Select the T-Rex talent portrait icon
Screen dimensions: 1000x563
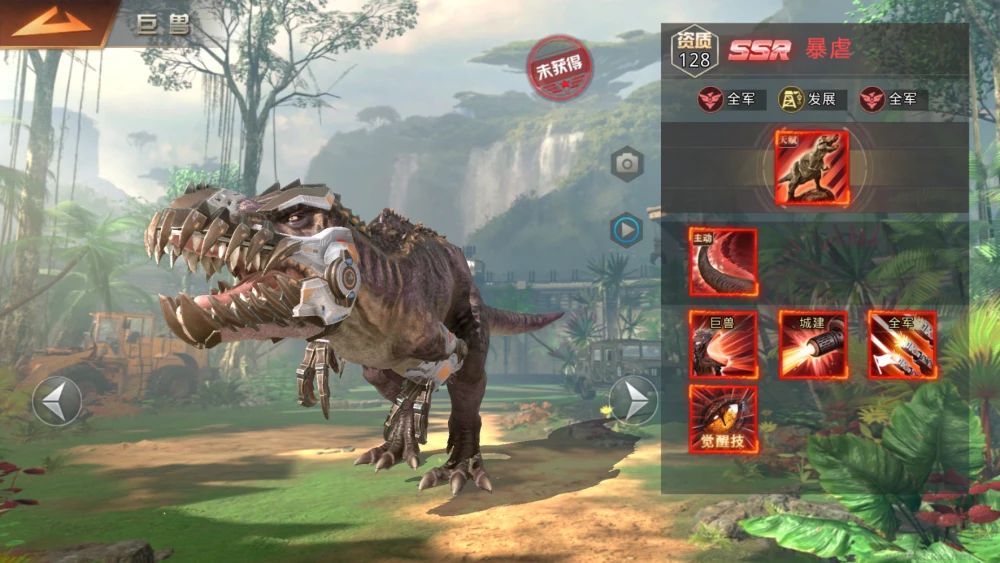coord(811,168)
